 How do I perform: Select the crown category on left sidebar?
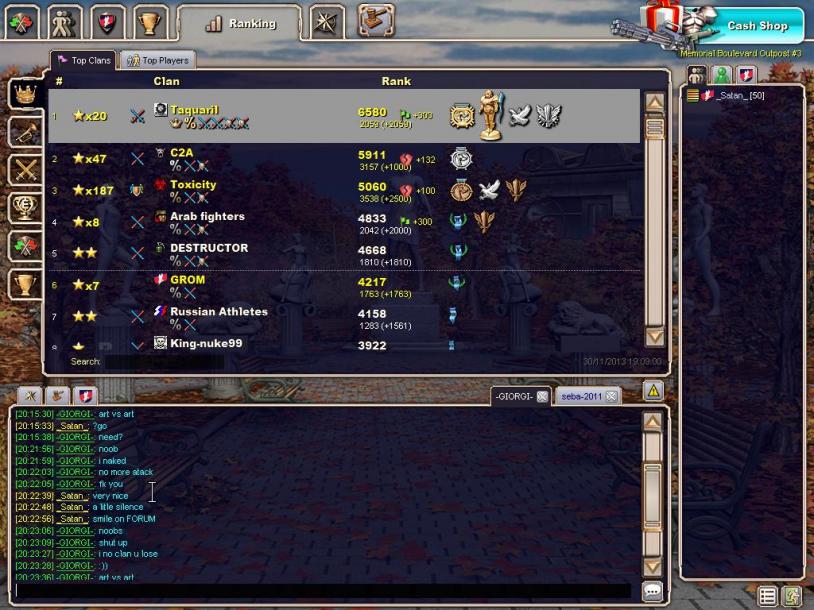(24, 93)
